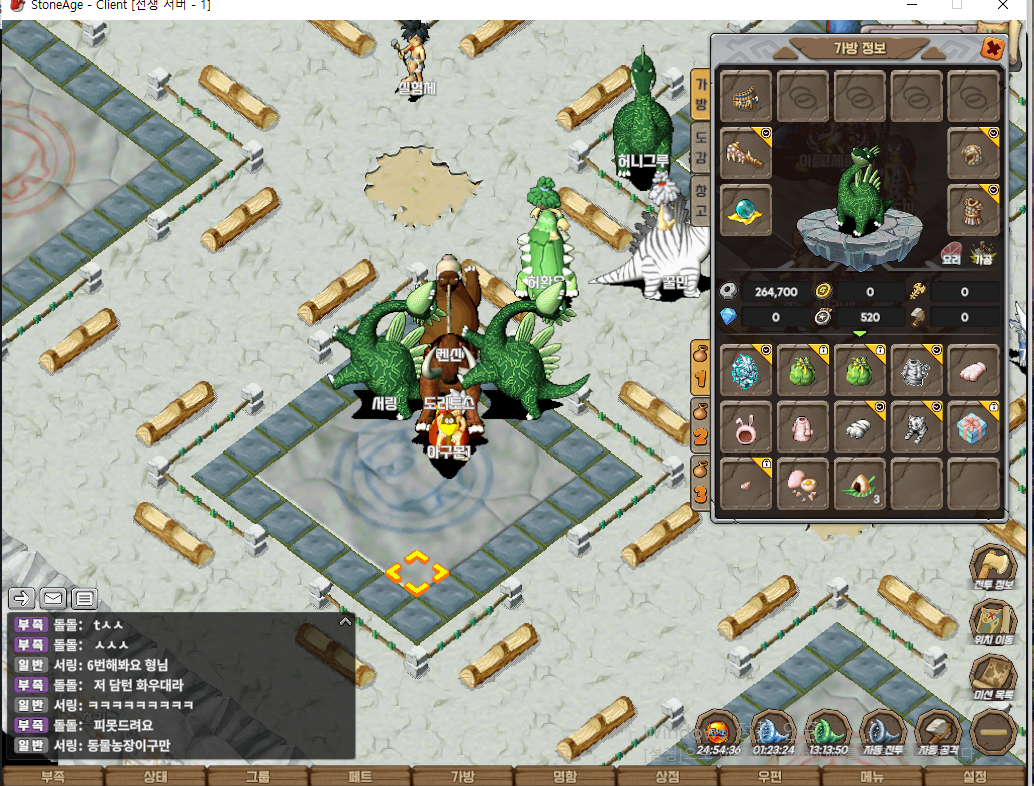Select the white tiger pet item
1034x786 pixels.
tap(916, 427)
